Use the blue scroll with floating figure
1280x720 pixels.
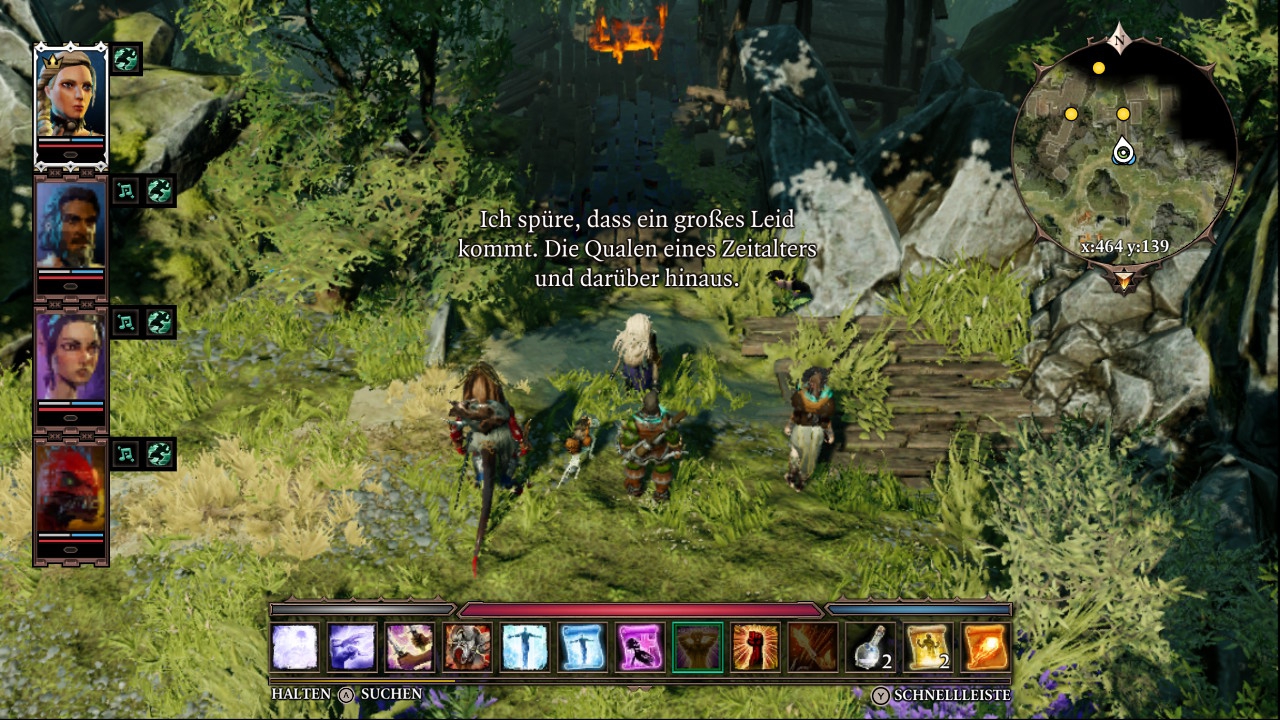(x=583, y=648)
